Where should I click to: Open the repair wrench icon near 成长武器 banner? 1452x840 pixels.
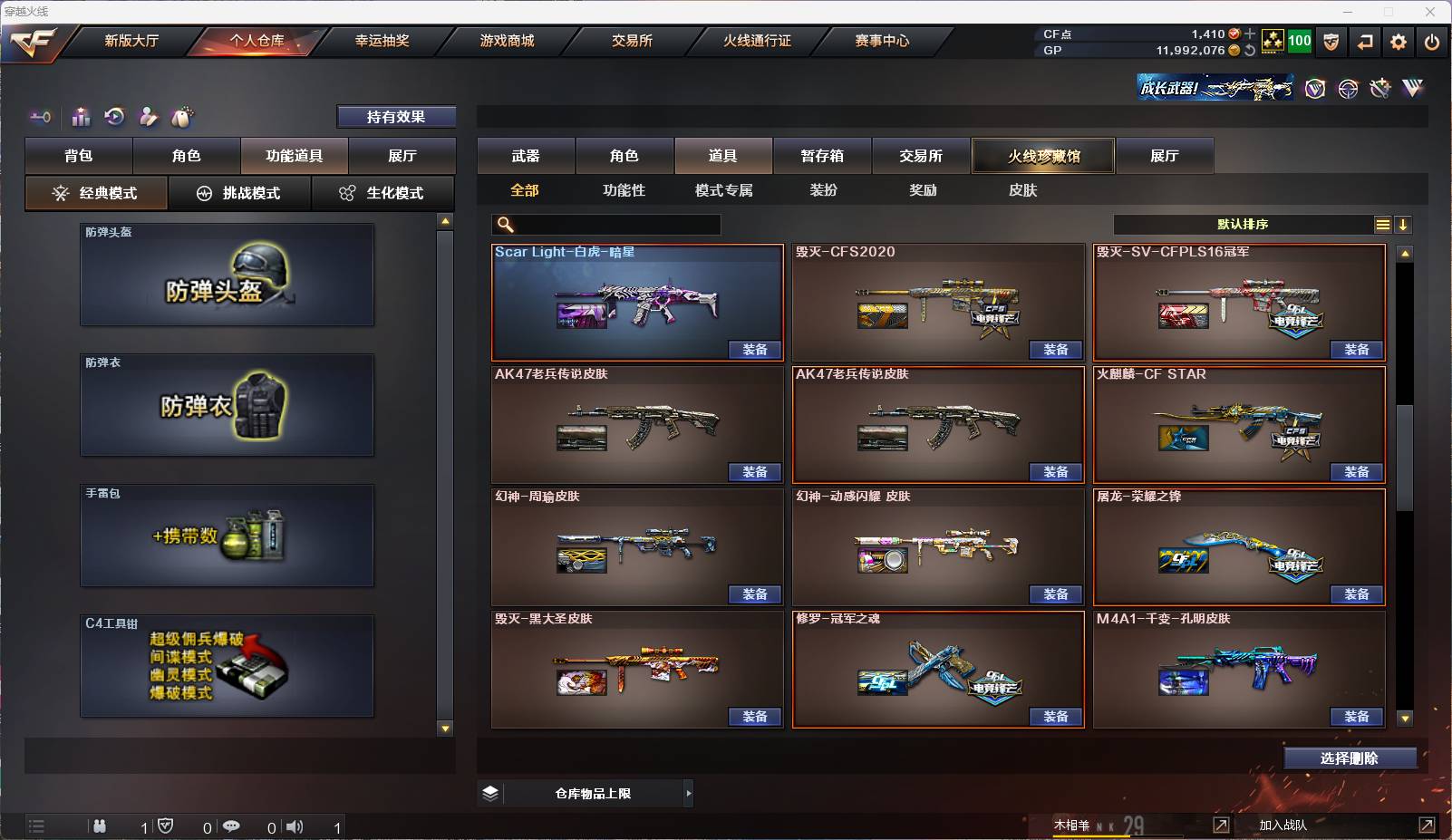pyautogui.click(x=1379, y=88)
